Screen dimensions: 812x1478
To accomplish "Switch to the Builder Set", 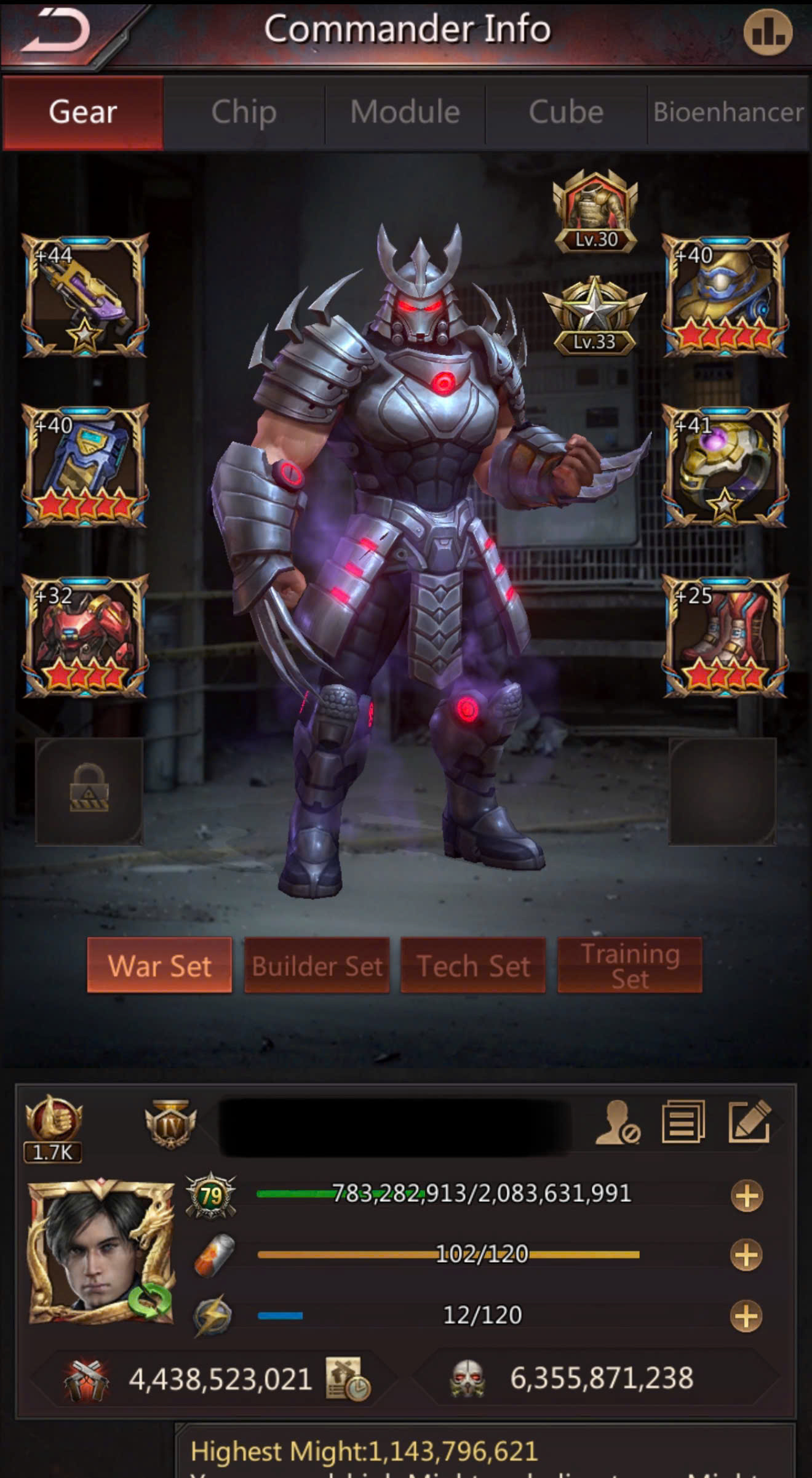I will 317,965.
